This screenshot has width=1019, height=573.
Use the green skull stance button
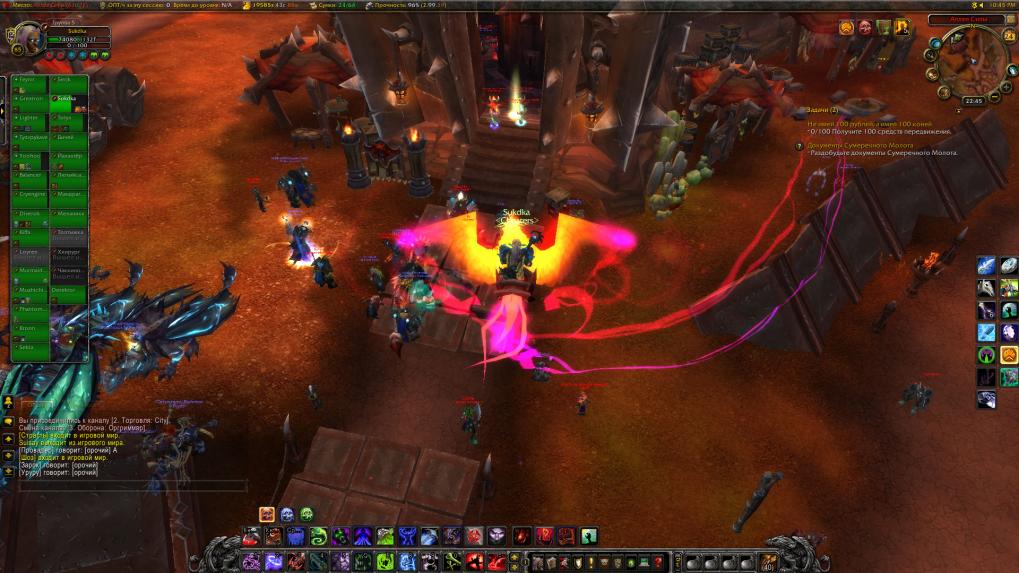point(306,514)
